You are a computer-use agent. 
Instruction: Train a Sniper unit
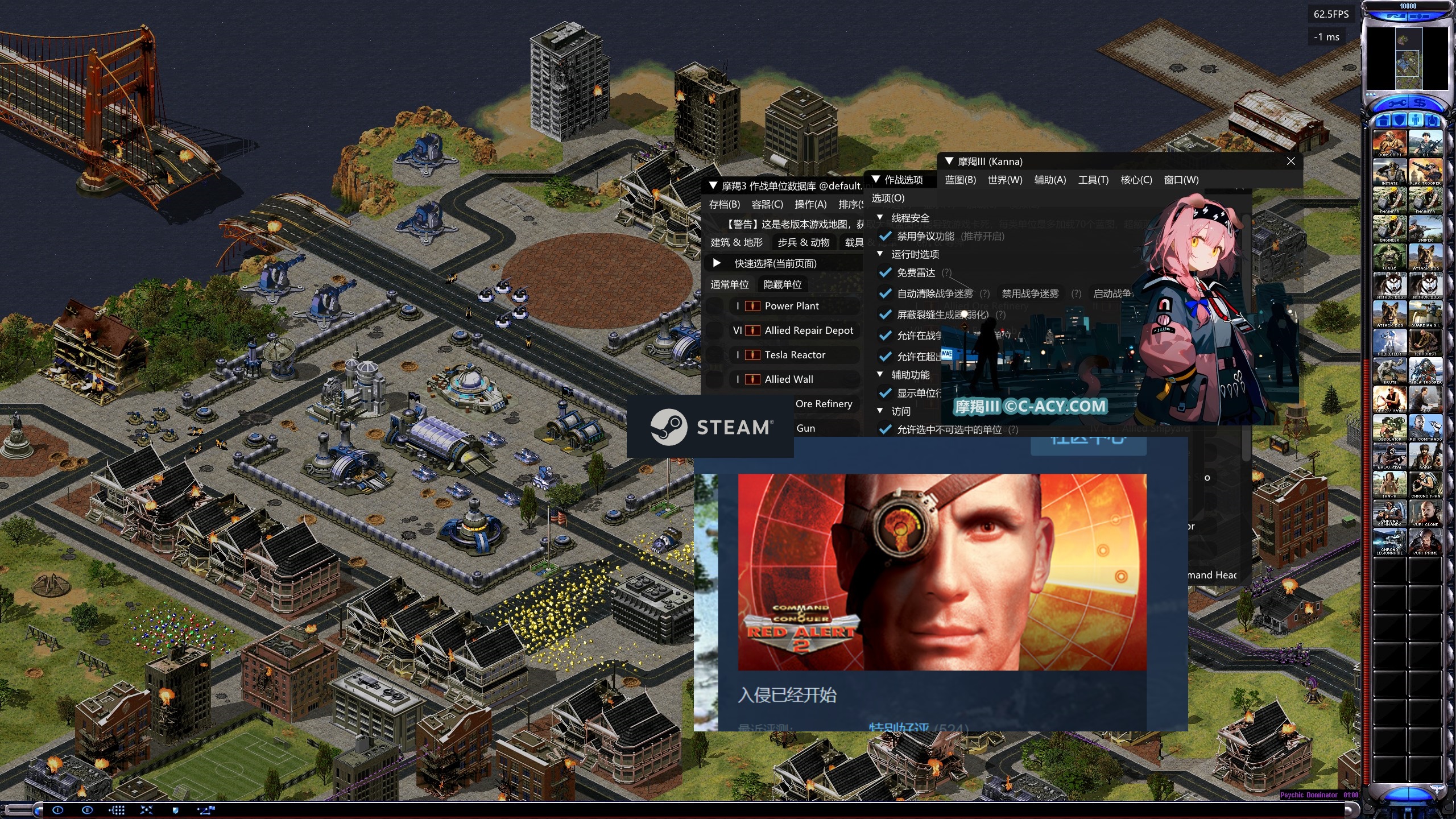coord(1425,227)
